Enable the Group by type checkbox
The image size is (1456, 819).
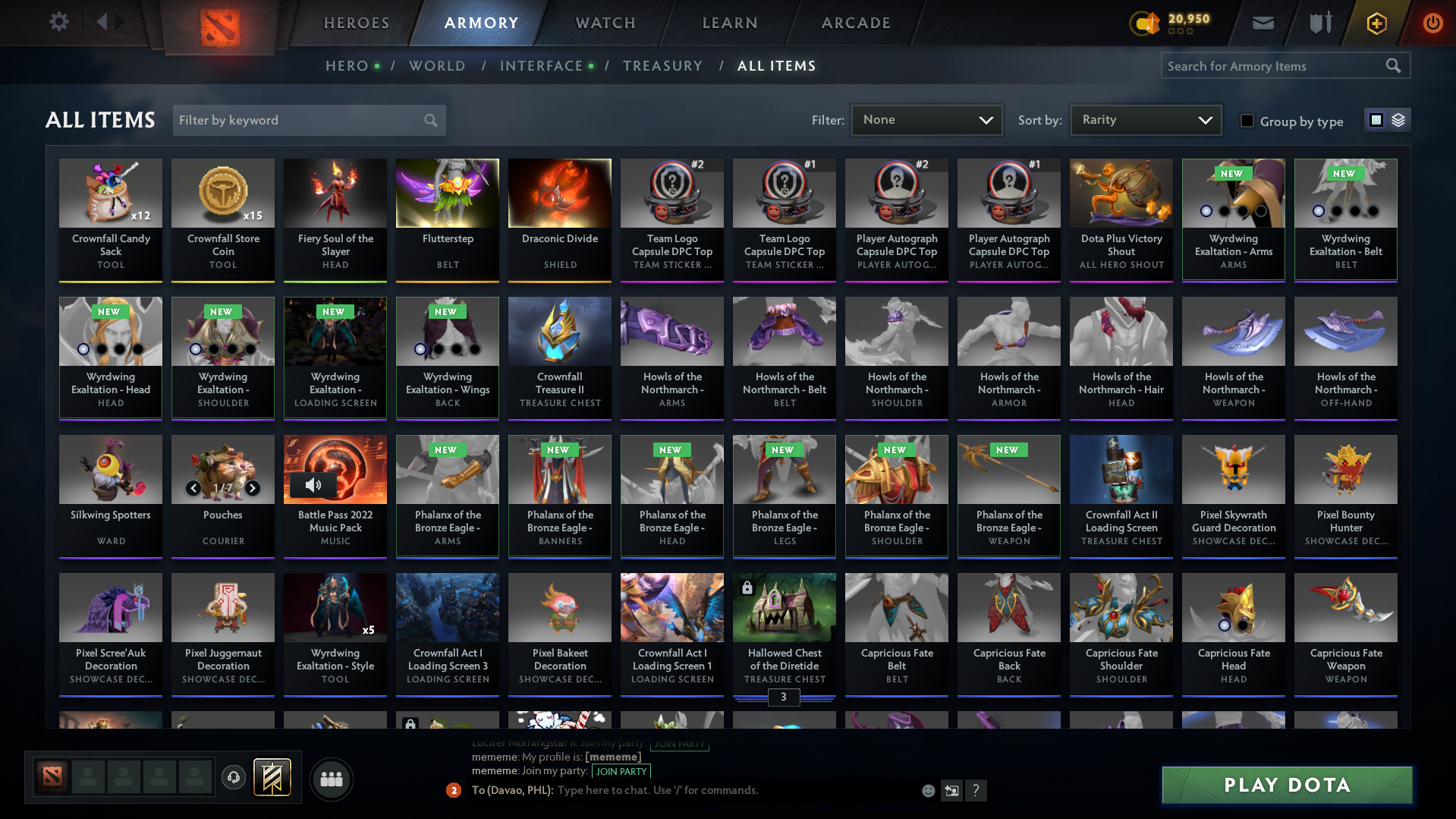(x=1247, y=121)
